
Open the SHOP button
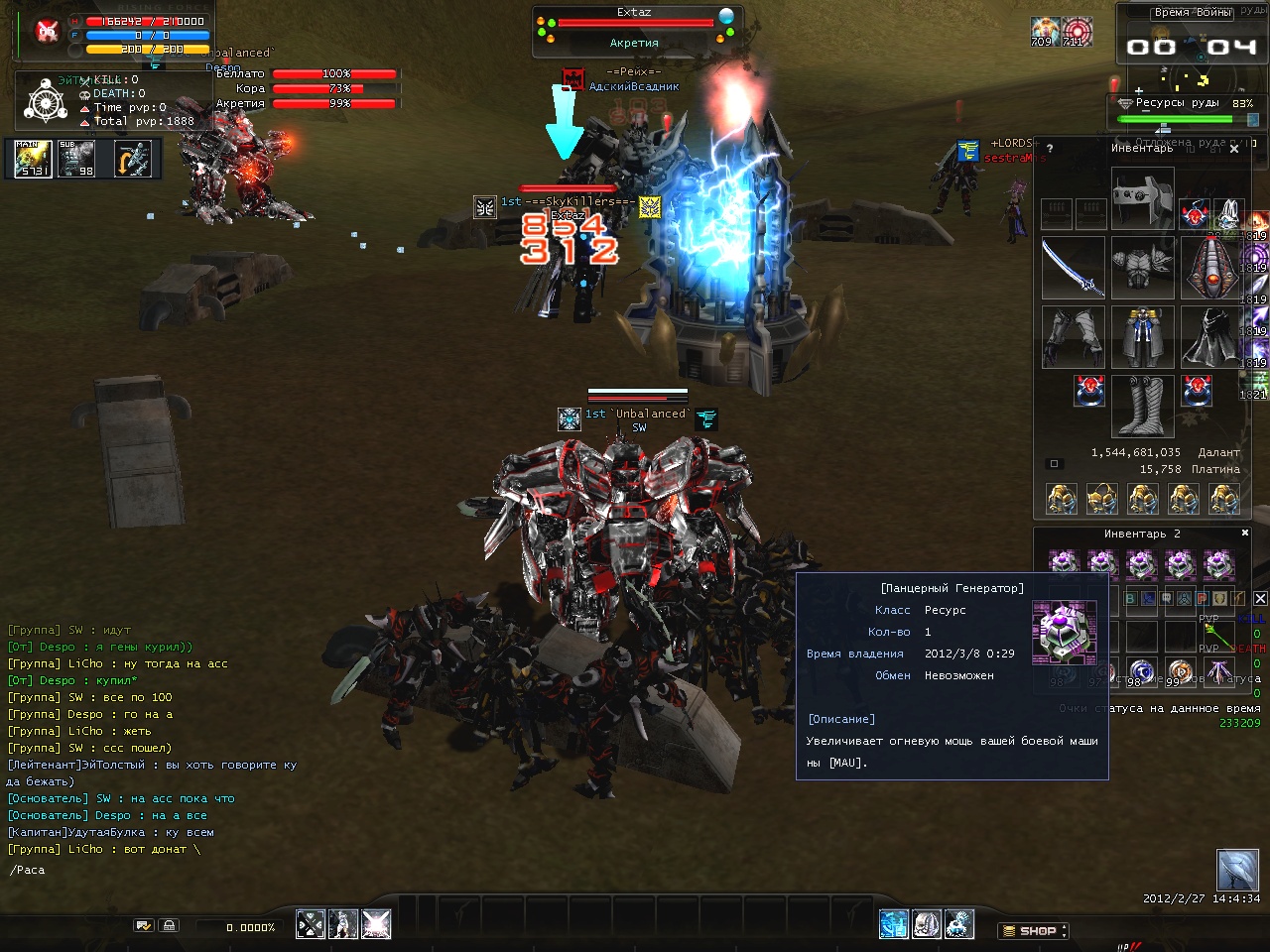(x=1033, y=930)
